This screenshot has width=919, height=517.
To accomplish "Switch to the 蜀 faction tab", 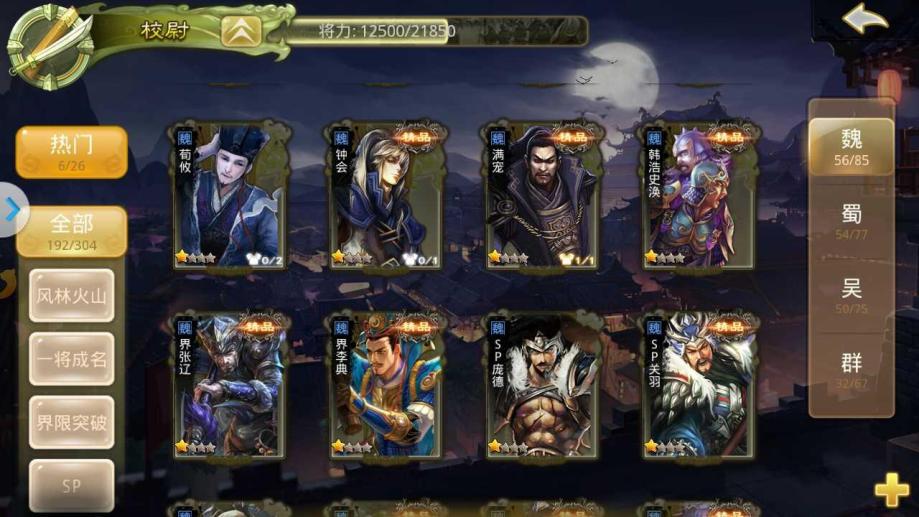I will coord(851,221).
